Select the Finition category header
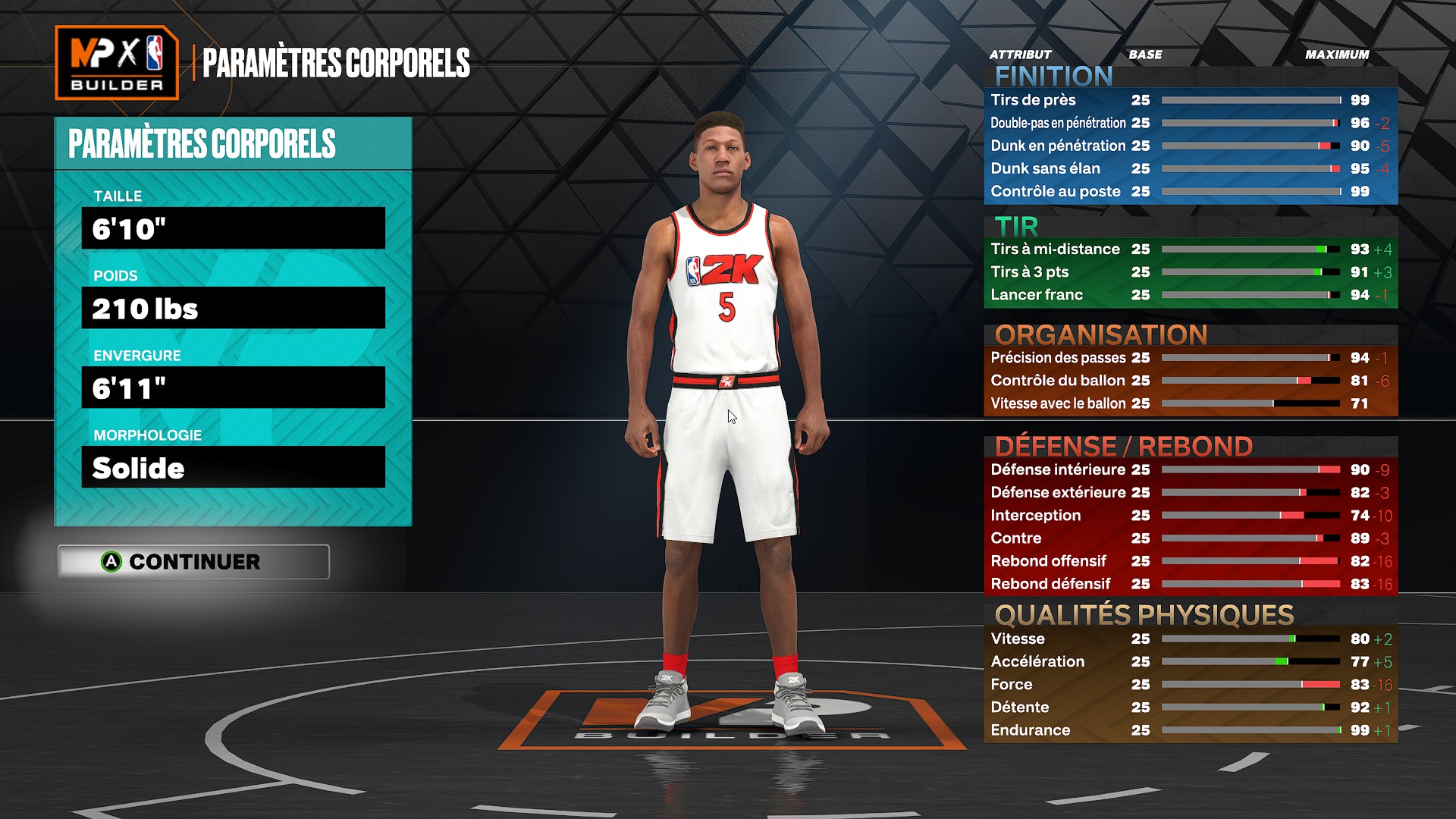 pos(1054,76)
